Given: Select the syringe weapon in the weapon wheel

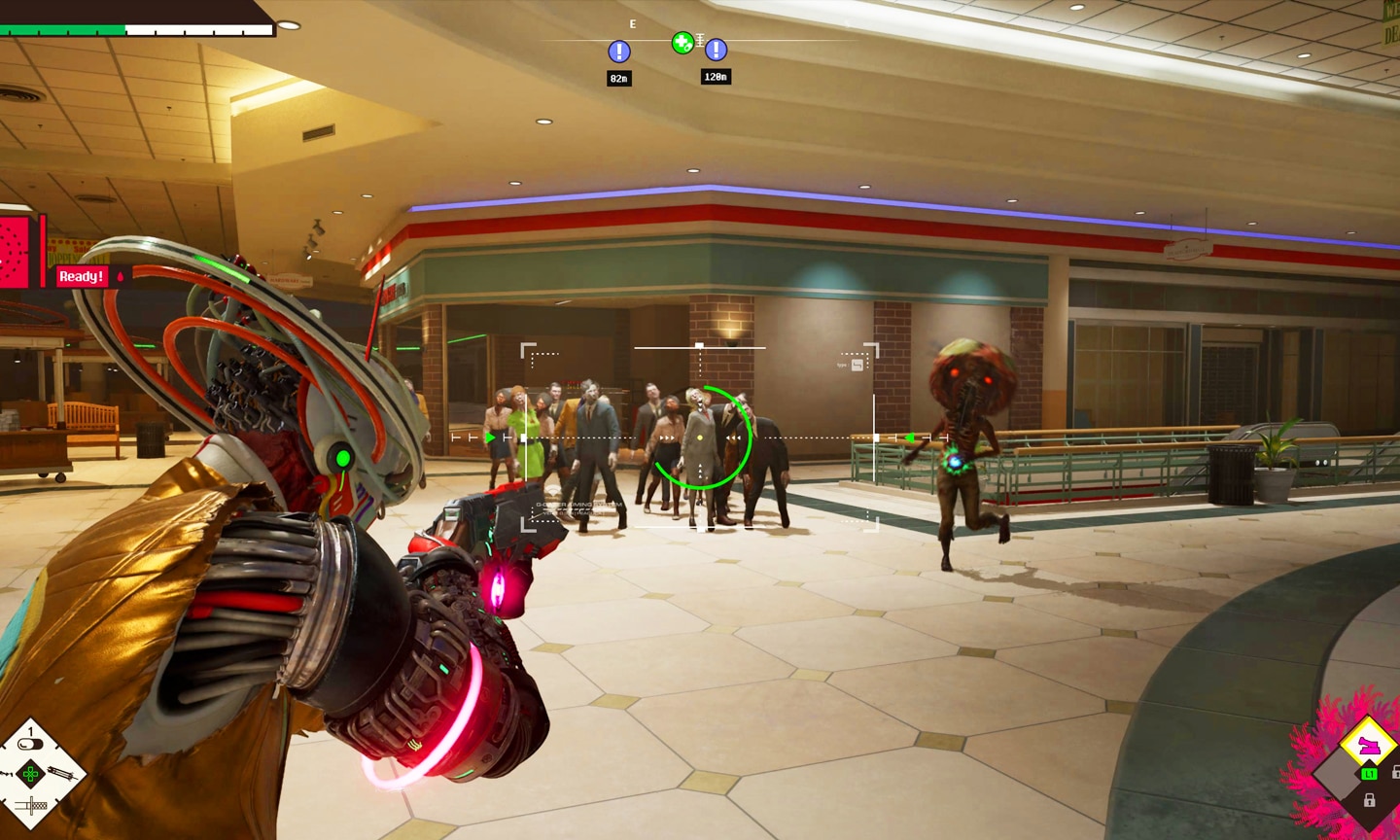Looking at the screenshot, I should pos(61,774).
